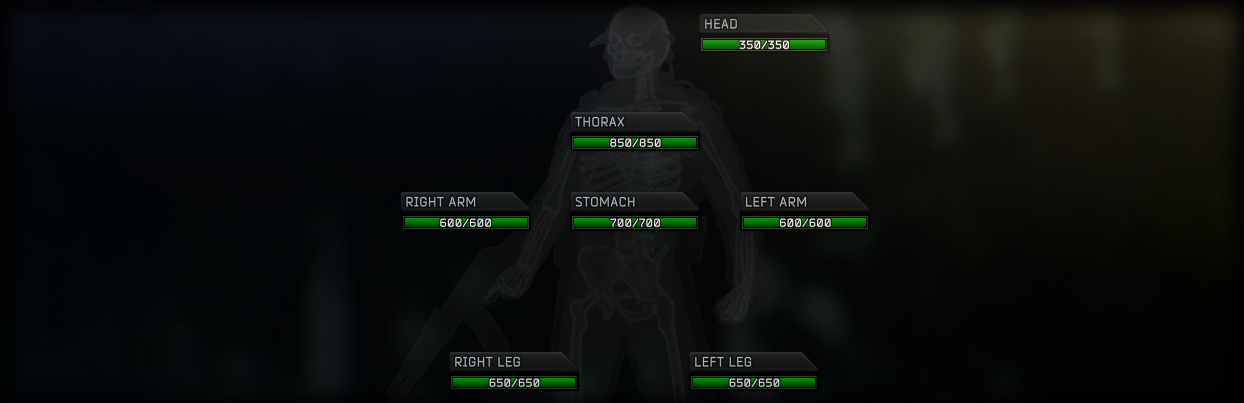Choose the Thorax body part panel
1244x403 pixels.
634,133
